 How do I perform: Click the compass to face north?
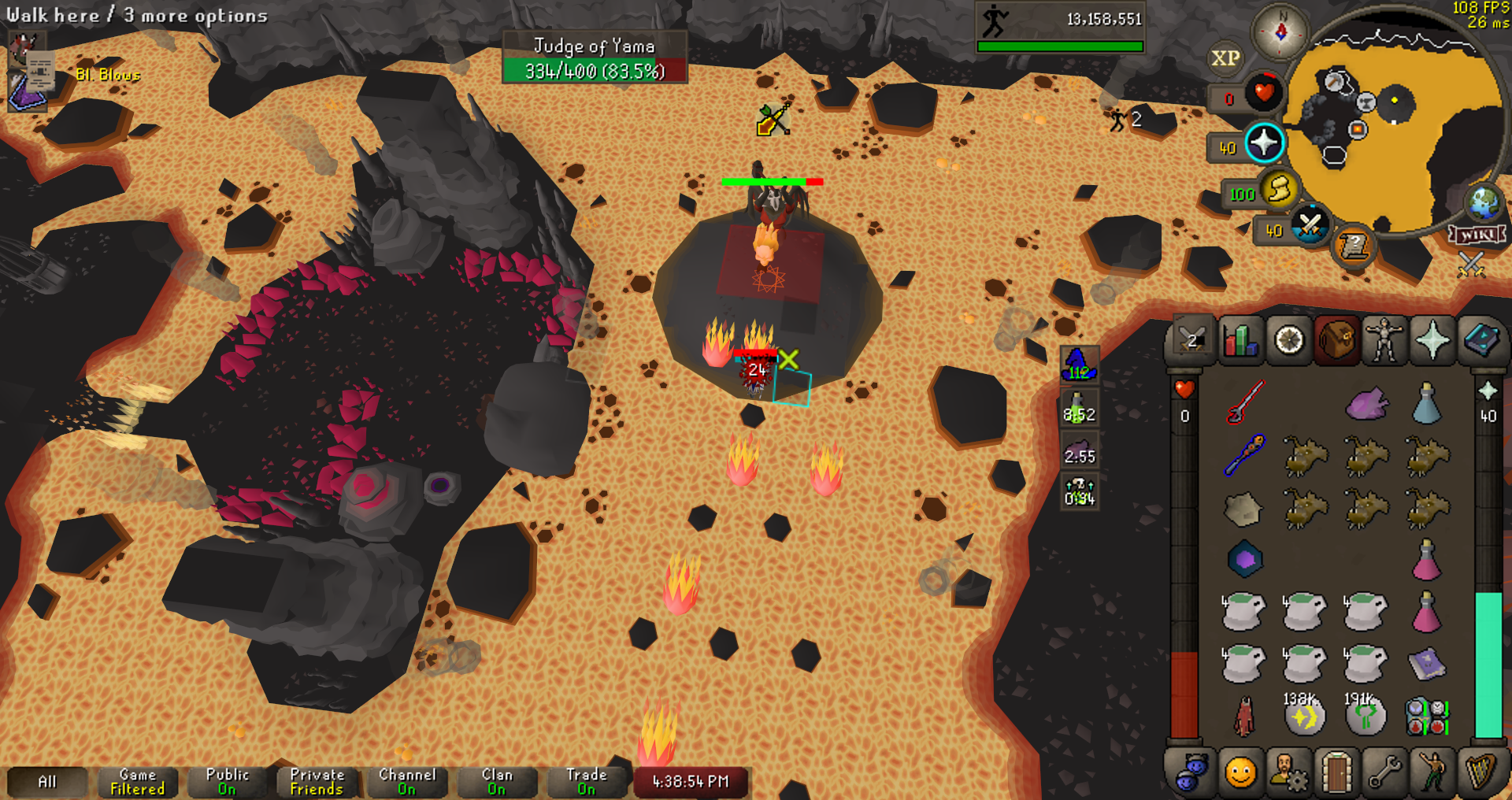[x=1280, y=31]
